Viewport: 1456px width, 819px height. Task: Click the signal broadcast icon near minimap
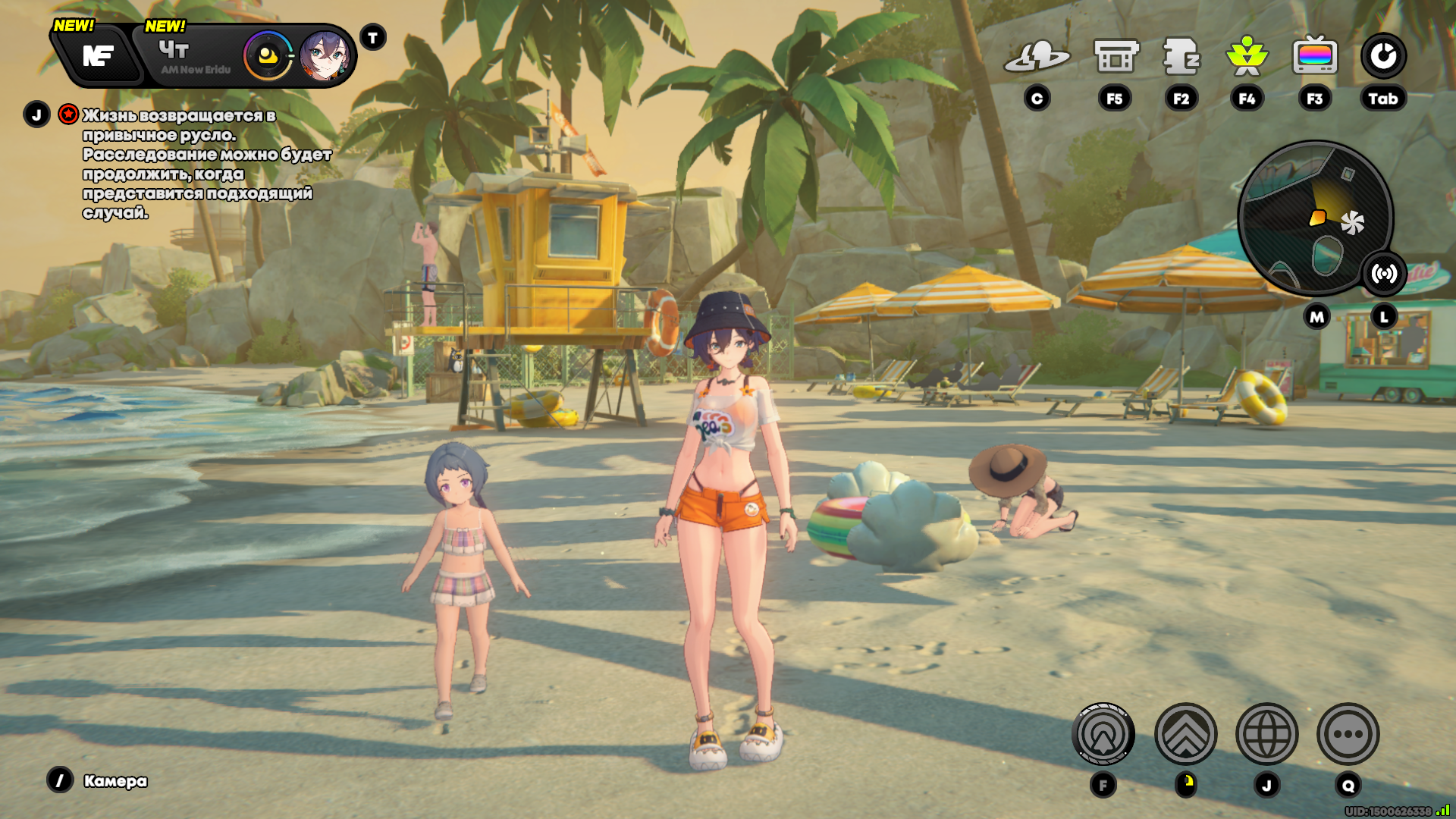[1384, 274]
